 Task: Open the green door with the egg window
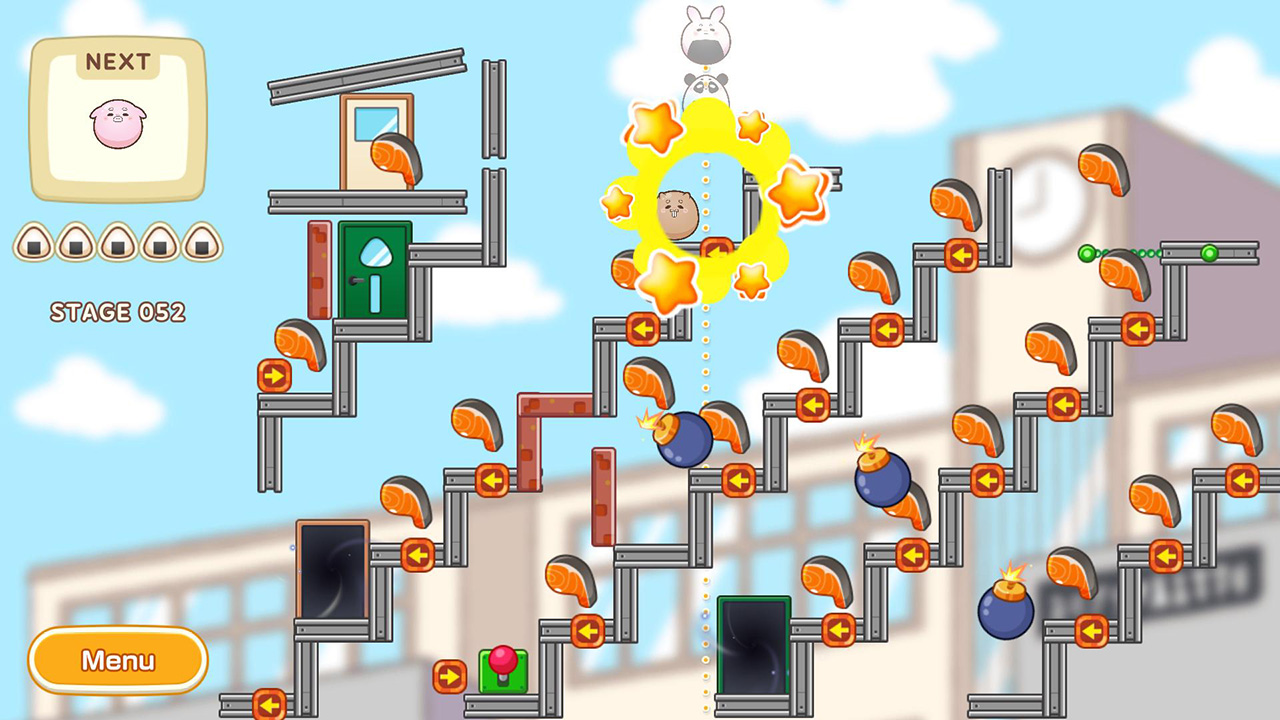pos(373,271)
